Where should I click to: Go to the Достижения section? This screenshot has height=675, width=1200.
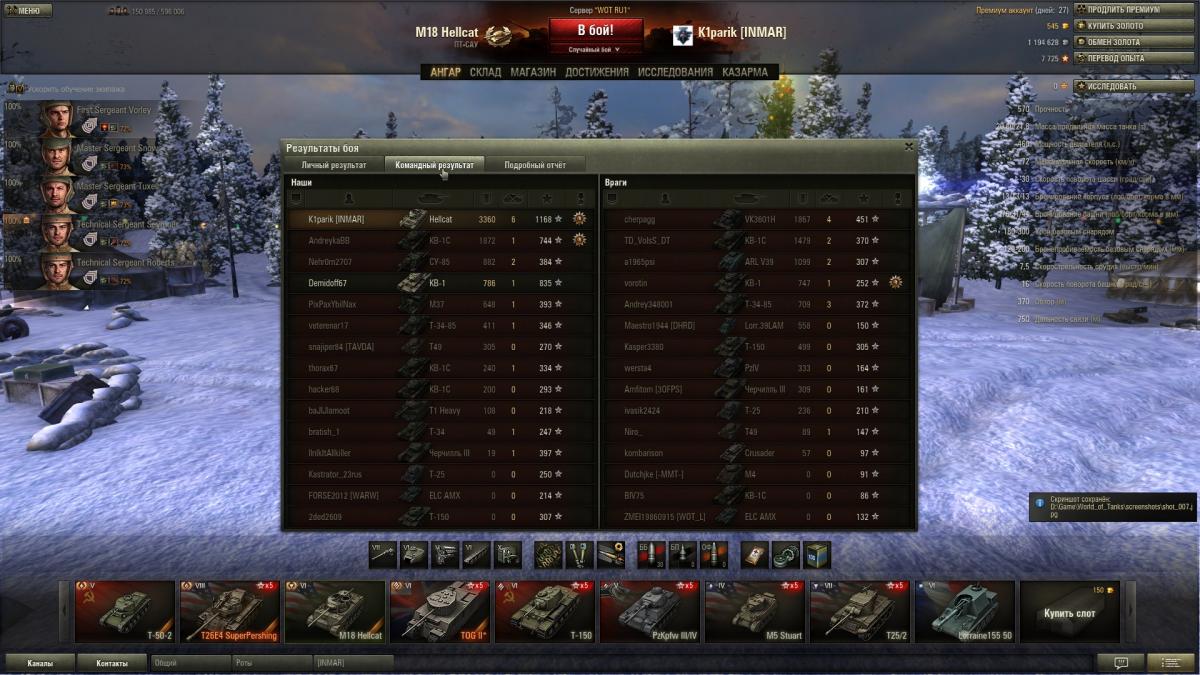(x=596, y=72)
